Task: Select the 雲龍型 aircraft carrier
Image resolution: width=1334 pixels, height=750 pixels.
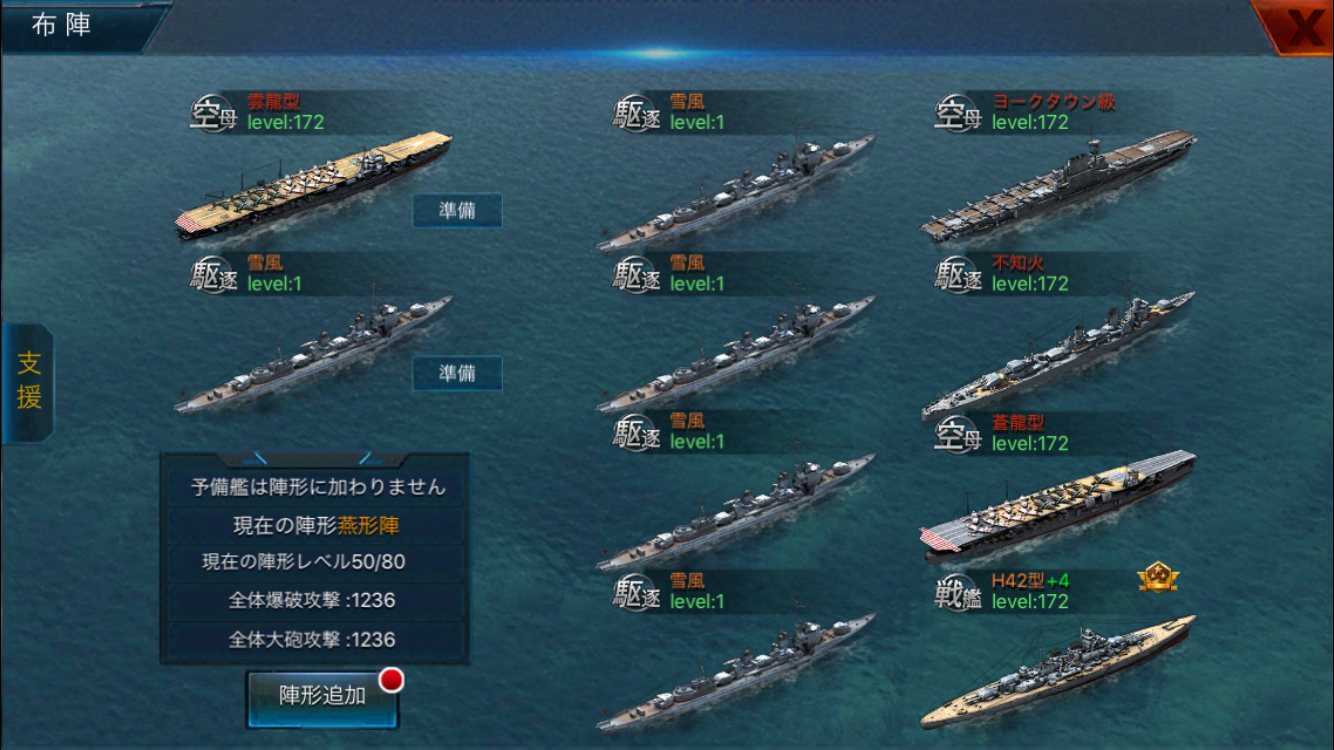Action: tap(312, 183)
